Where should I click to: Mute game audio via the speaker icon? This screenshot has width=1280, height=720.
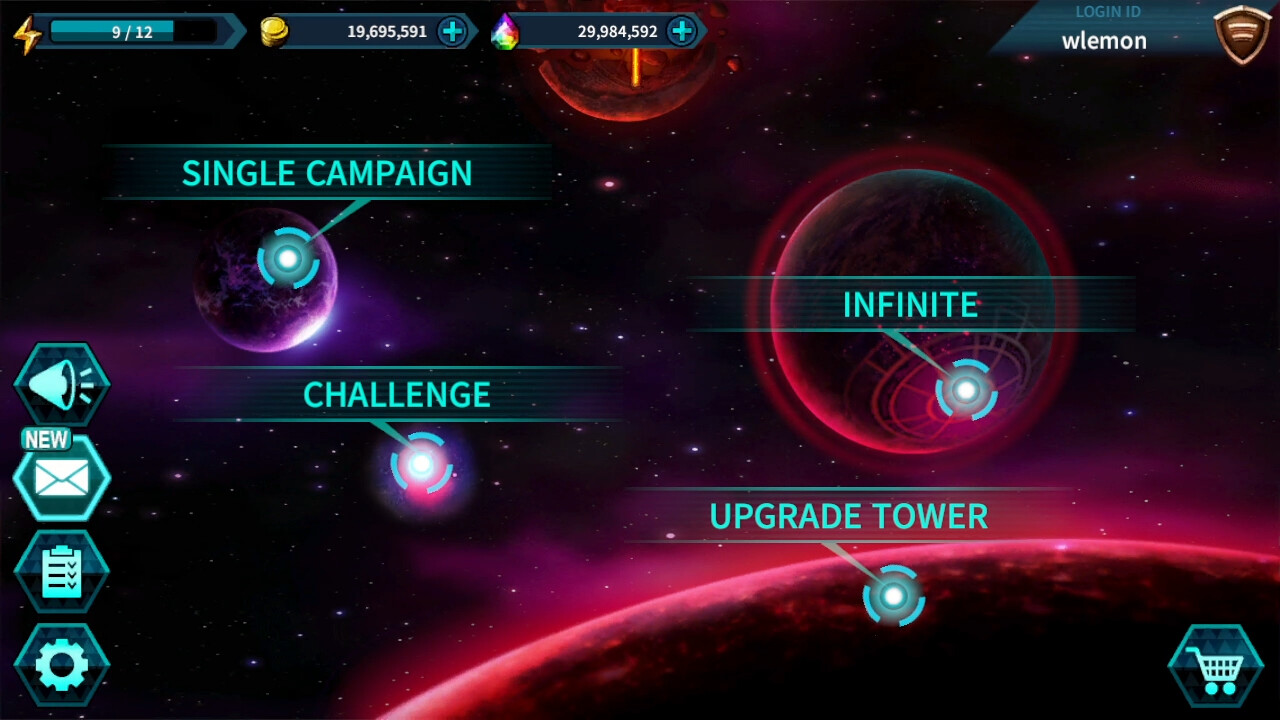pos(62,382)
